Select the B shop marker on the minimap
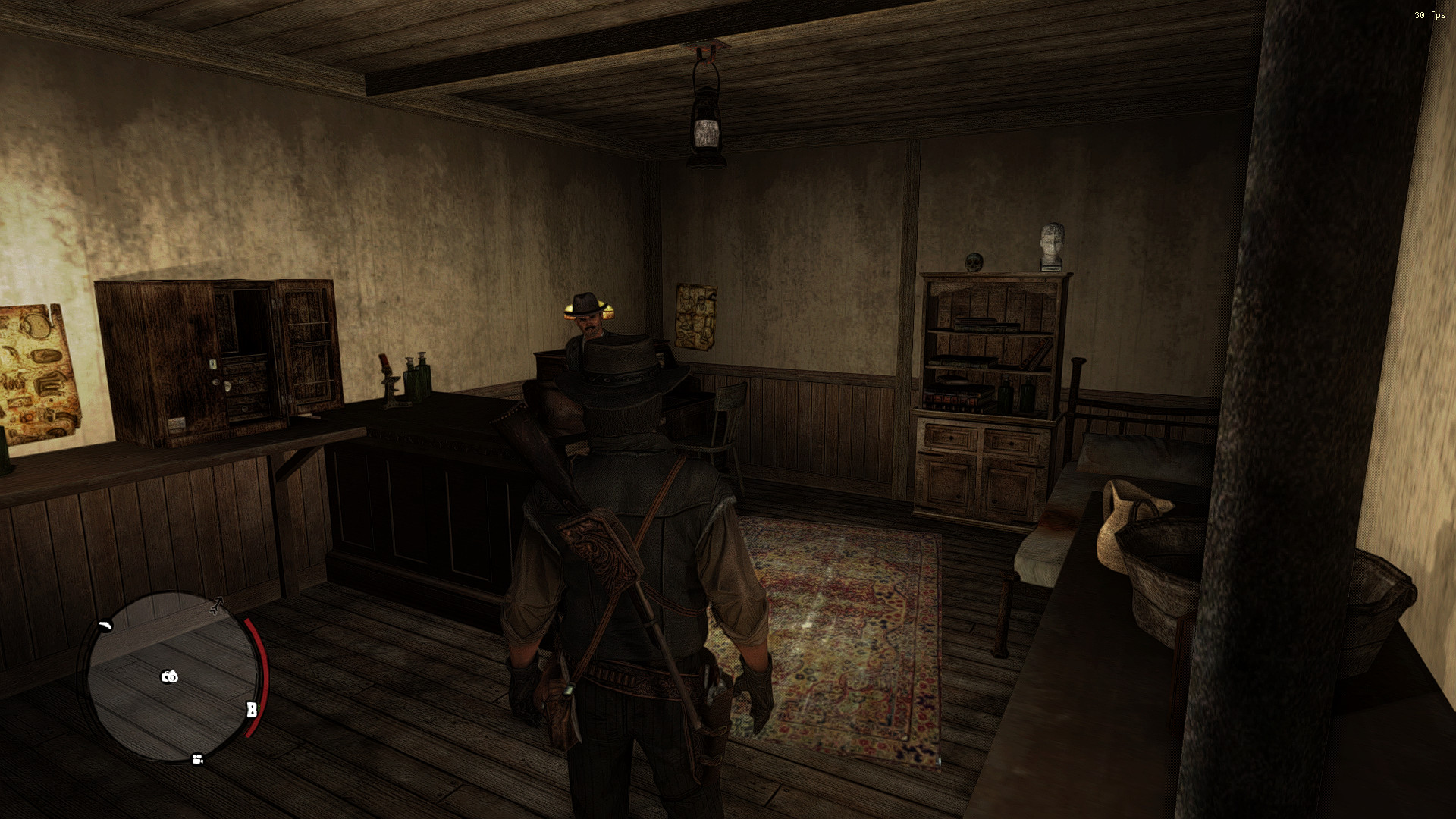Viewport: 1456px width, 819px height. [252, 708]
